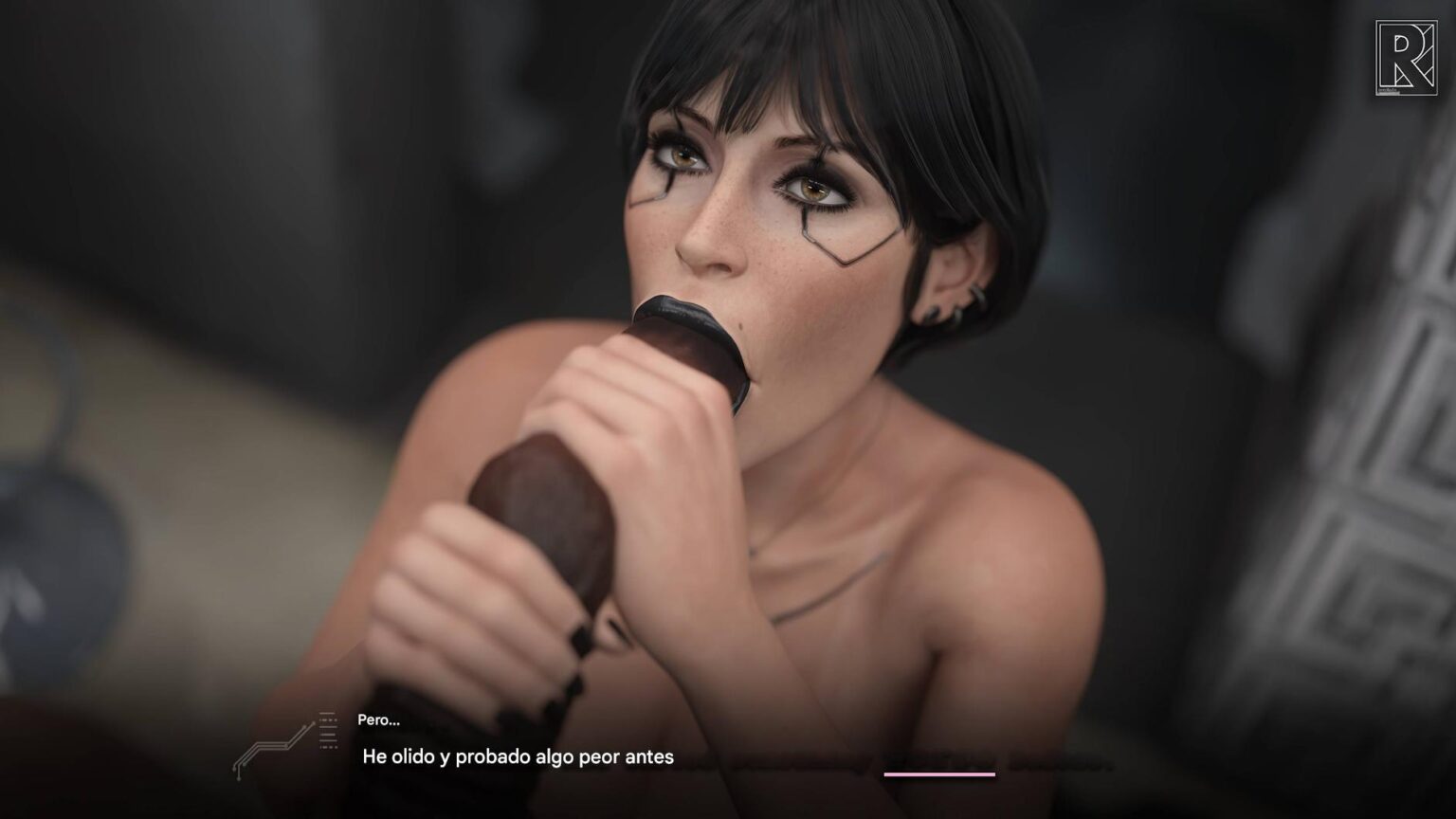Click the R logo emblem in the corner
Screen dimensions: 1456x819
[x=1406, y=59]
